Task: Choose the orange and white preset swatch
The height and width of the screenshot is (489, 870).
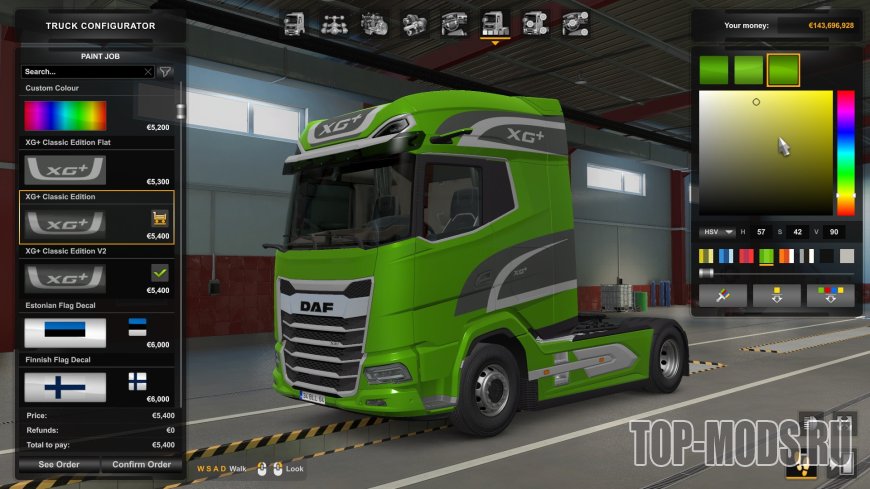Action: coord(786,256)
